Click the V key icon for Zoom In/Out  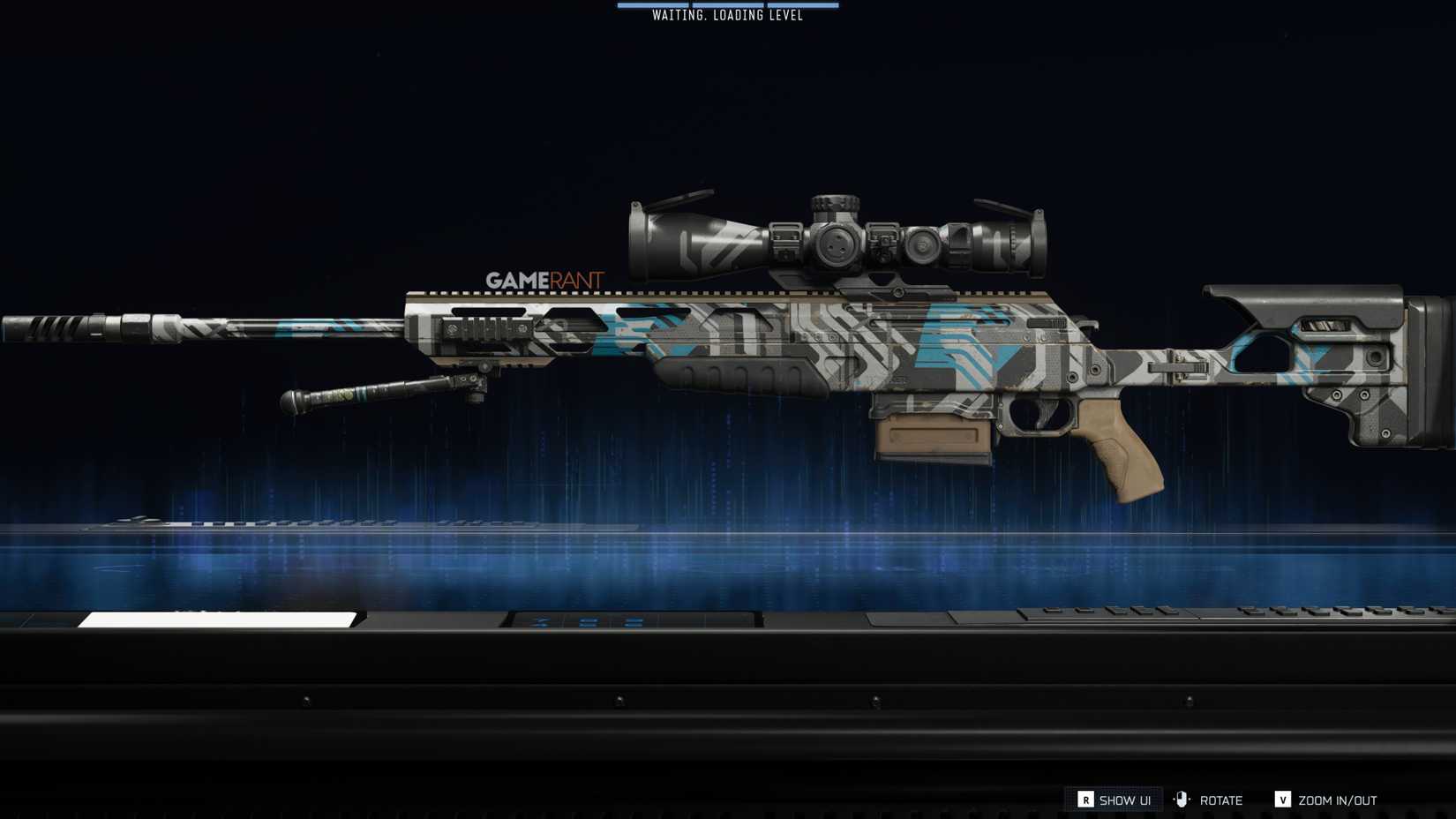pyautogui.click(x=1282, y=800)
